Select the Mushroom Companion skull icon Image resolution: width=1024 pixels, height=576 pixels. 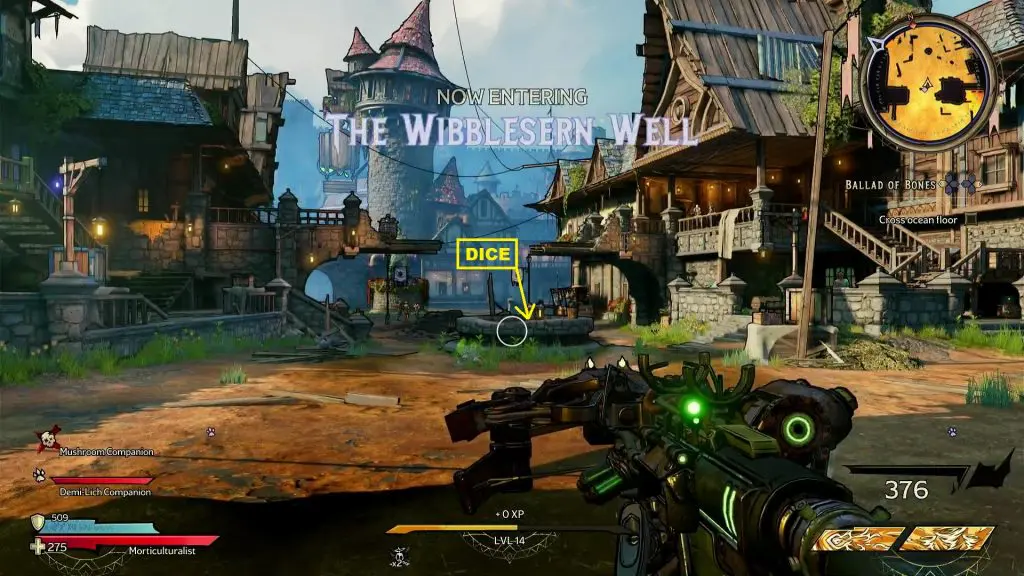pyautogui.click(x=47, y=441)
